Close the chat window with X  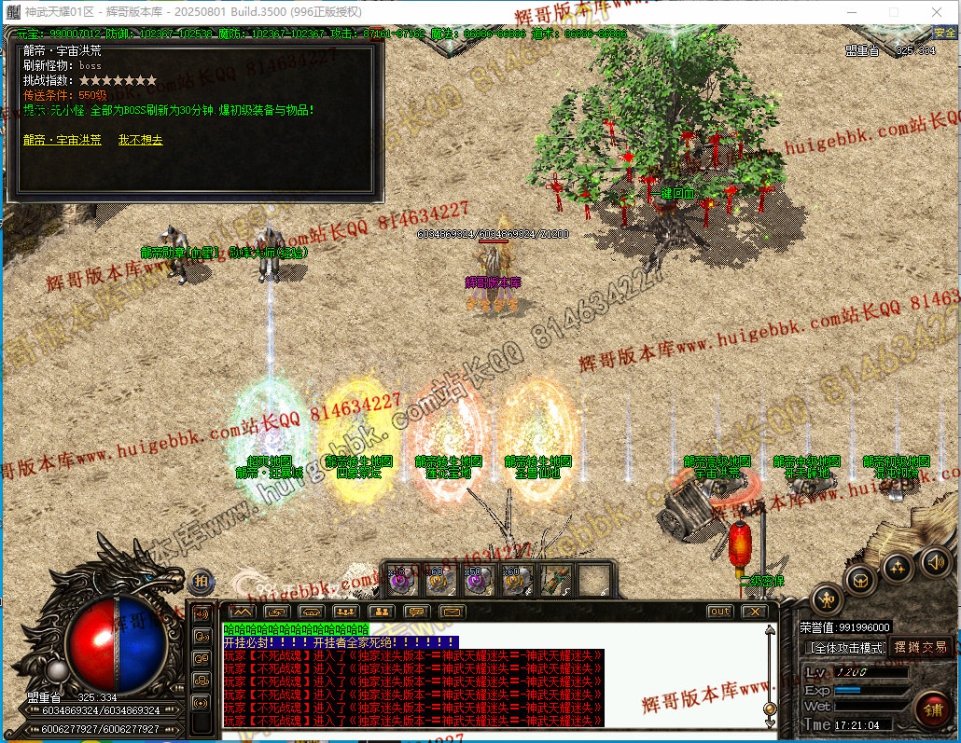click(x=753, y=611)
